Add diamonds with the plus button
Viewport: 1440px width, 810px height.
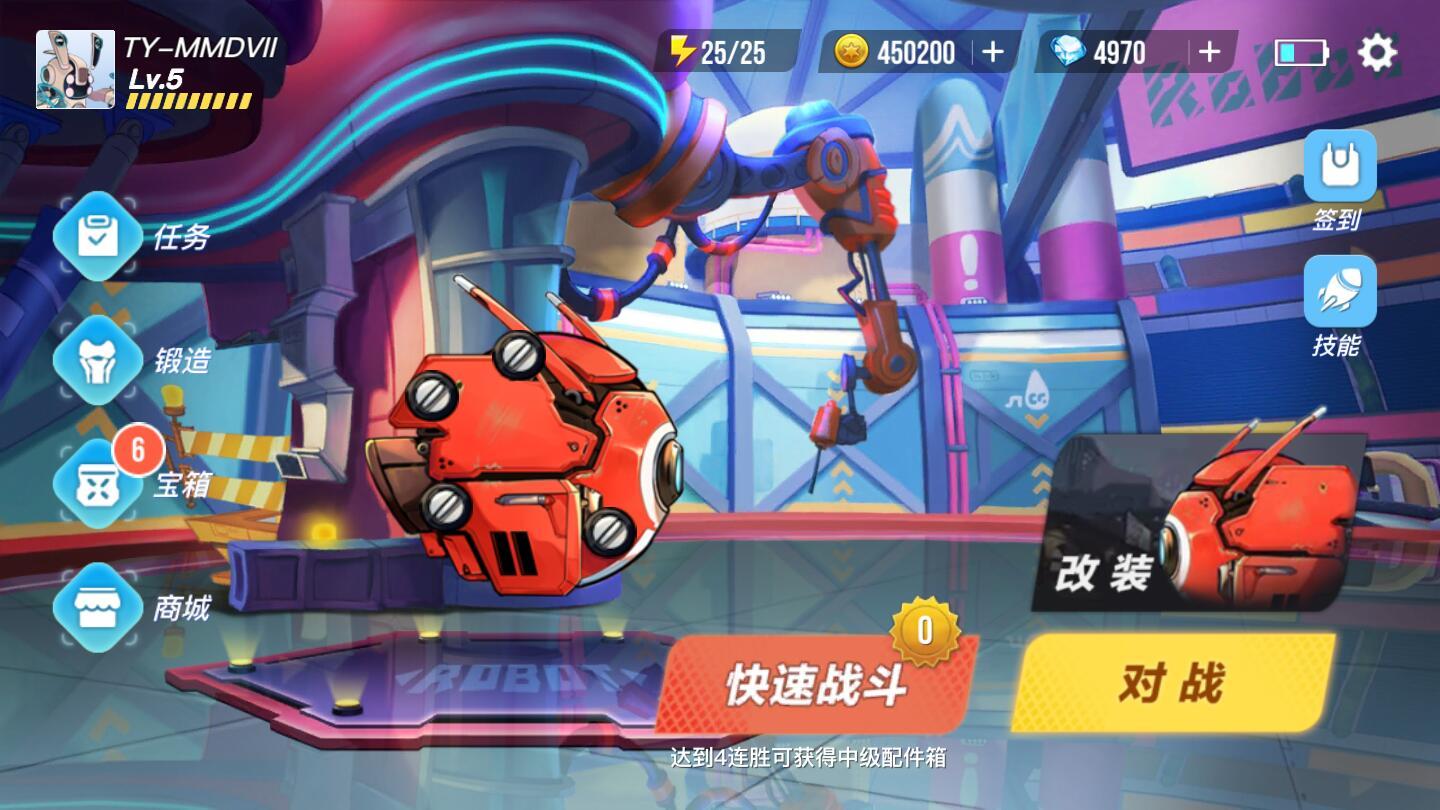pyautogui.click(x=1209, y=52)
